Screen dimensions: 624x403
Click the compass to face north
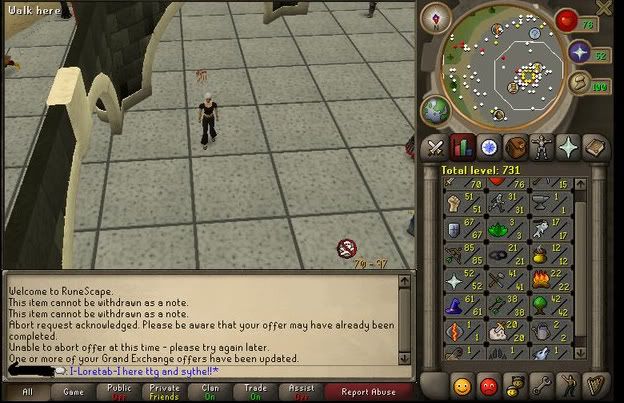point(435,17)
